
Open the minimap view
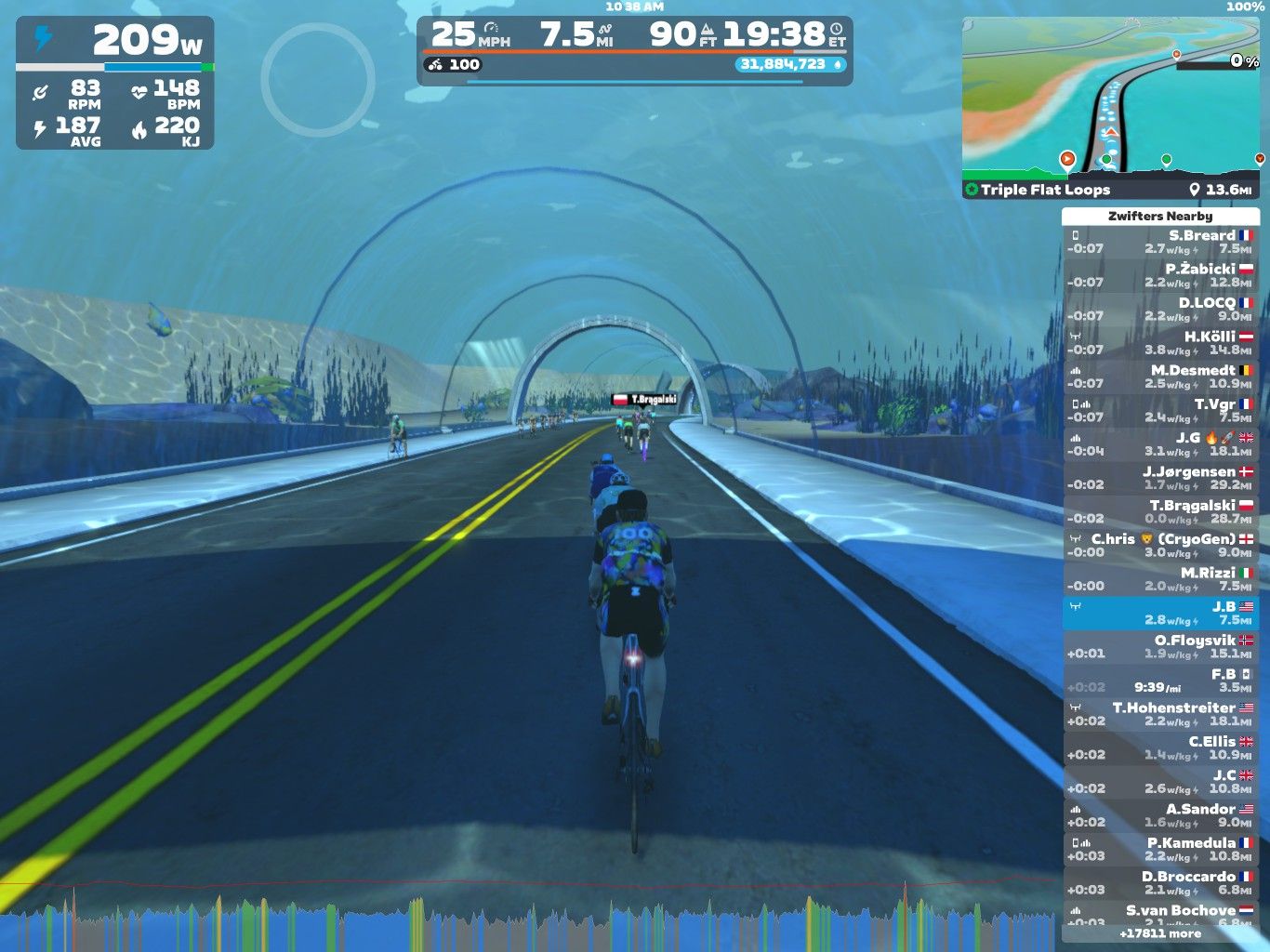pos(1113,98)
